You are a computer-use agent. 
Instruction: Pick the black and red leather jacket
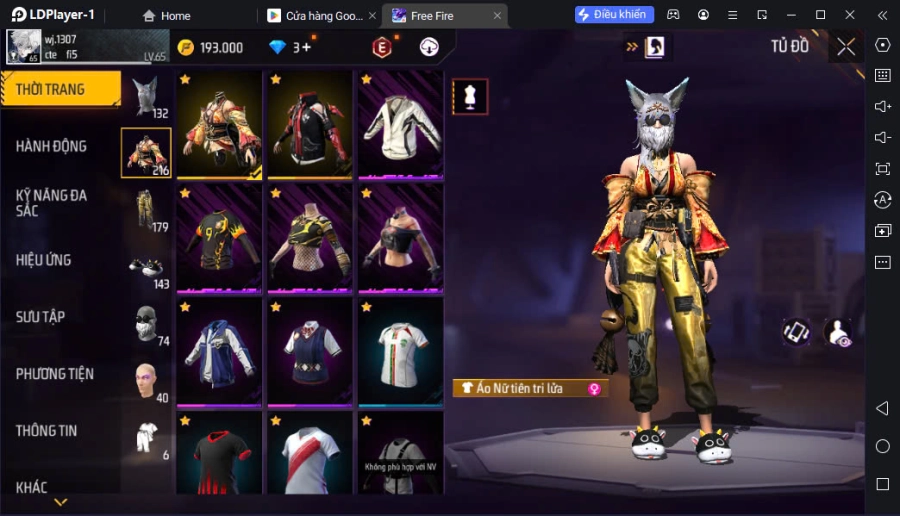coord(310,125)
